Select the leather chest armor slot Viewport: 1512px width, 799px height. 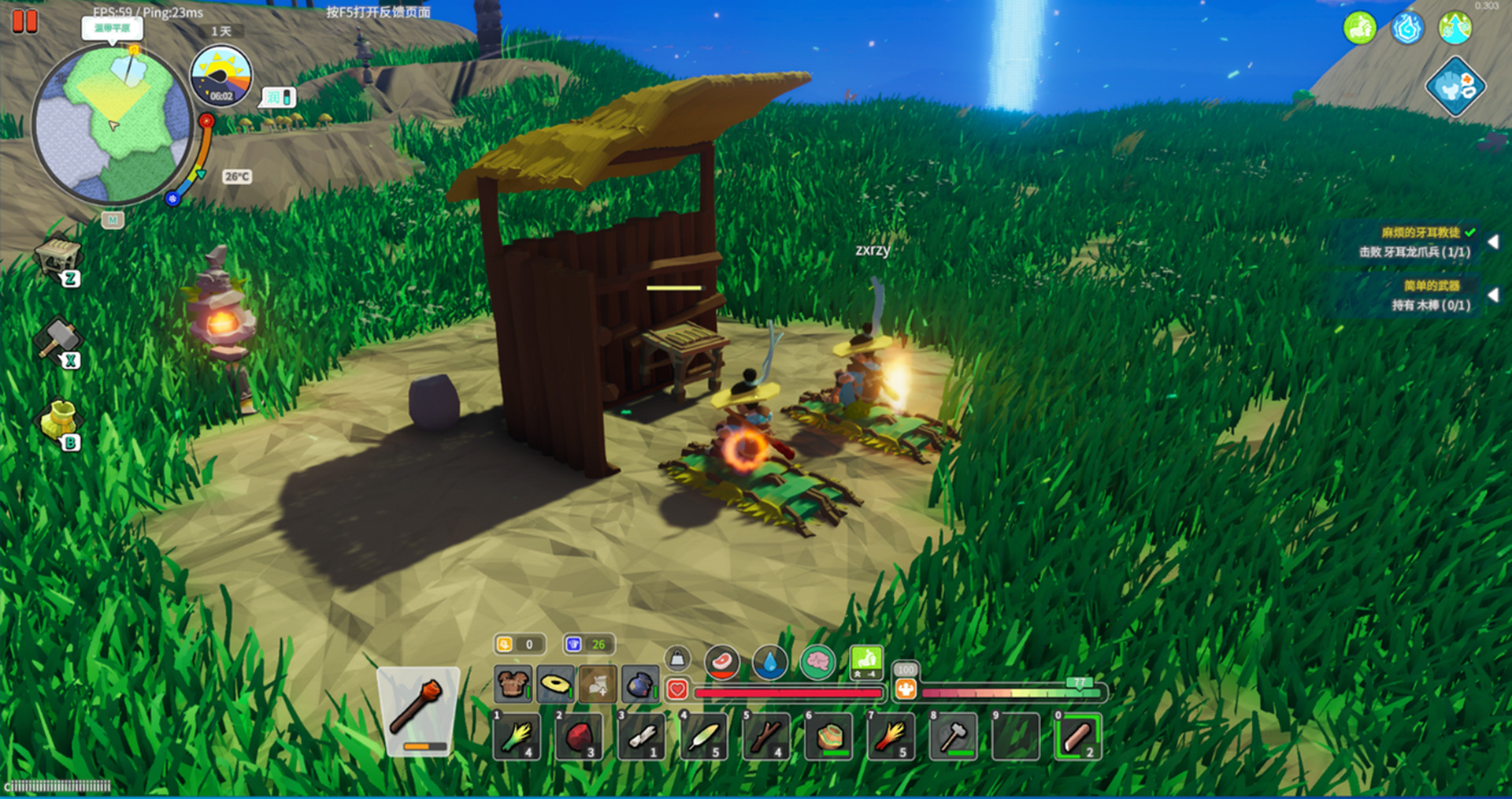(513, 684)
